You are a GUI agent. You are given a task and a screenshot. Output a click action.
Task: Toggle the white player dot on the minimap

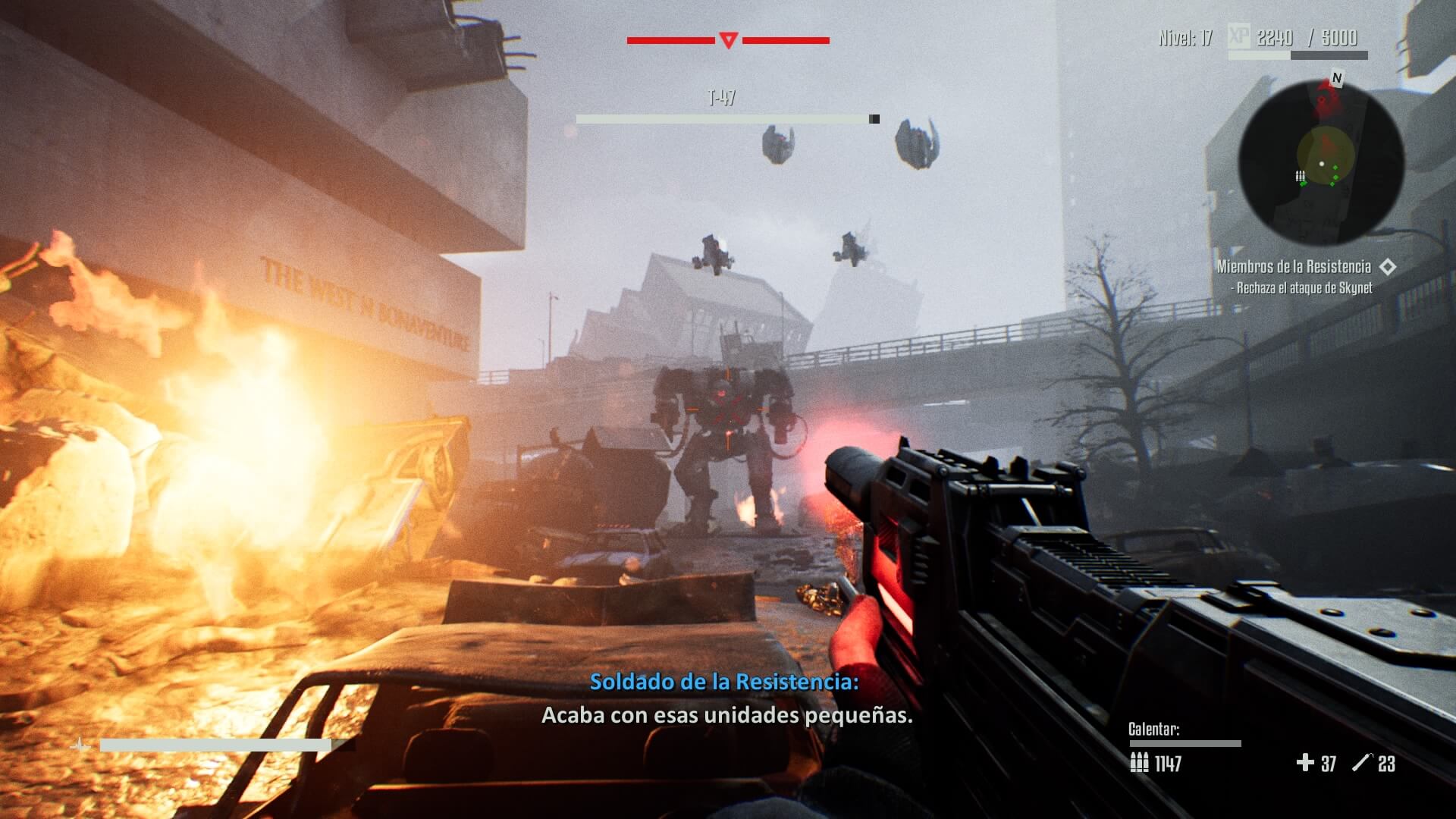[x=1322, y=164]
